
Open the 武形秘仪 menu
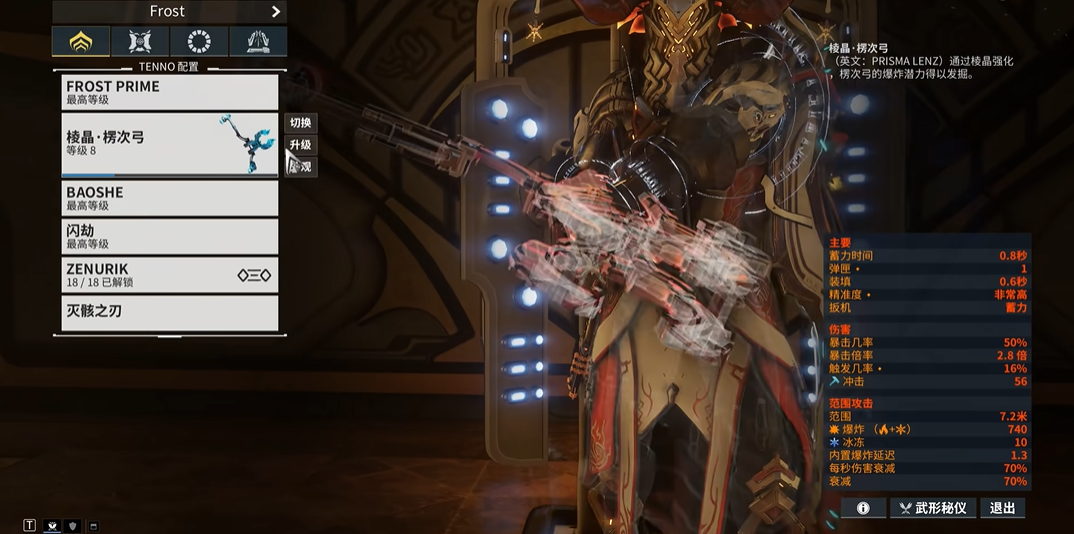pyautogui.click(x=932, y=508)
